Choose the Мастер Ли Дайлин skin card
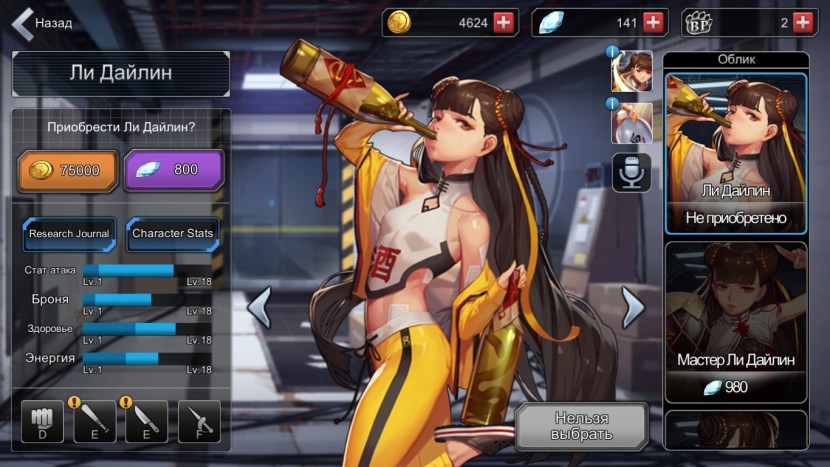830x467 pixels. (x=736, y=322)
